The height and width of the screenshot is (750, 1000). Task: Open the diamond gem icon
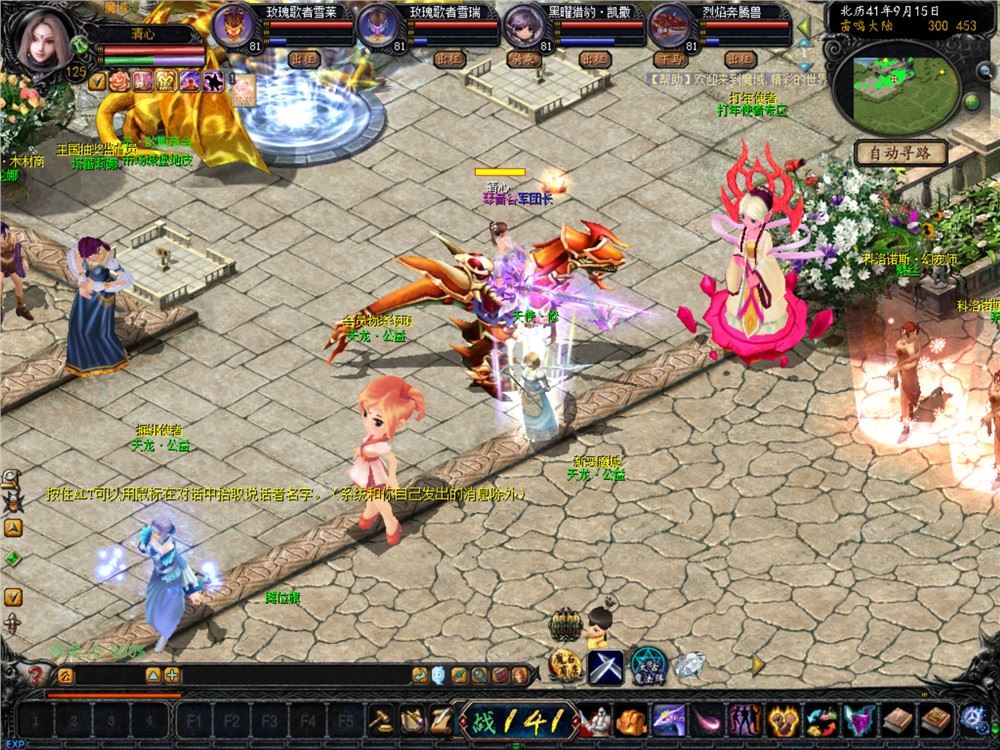click(690, 664)
